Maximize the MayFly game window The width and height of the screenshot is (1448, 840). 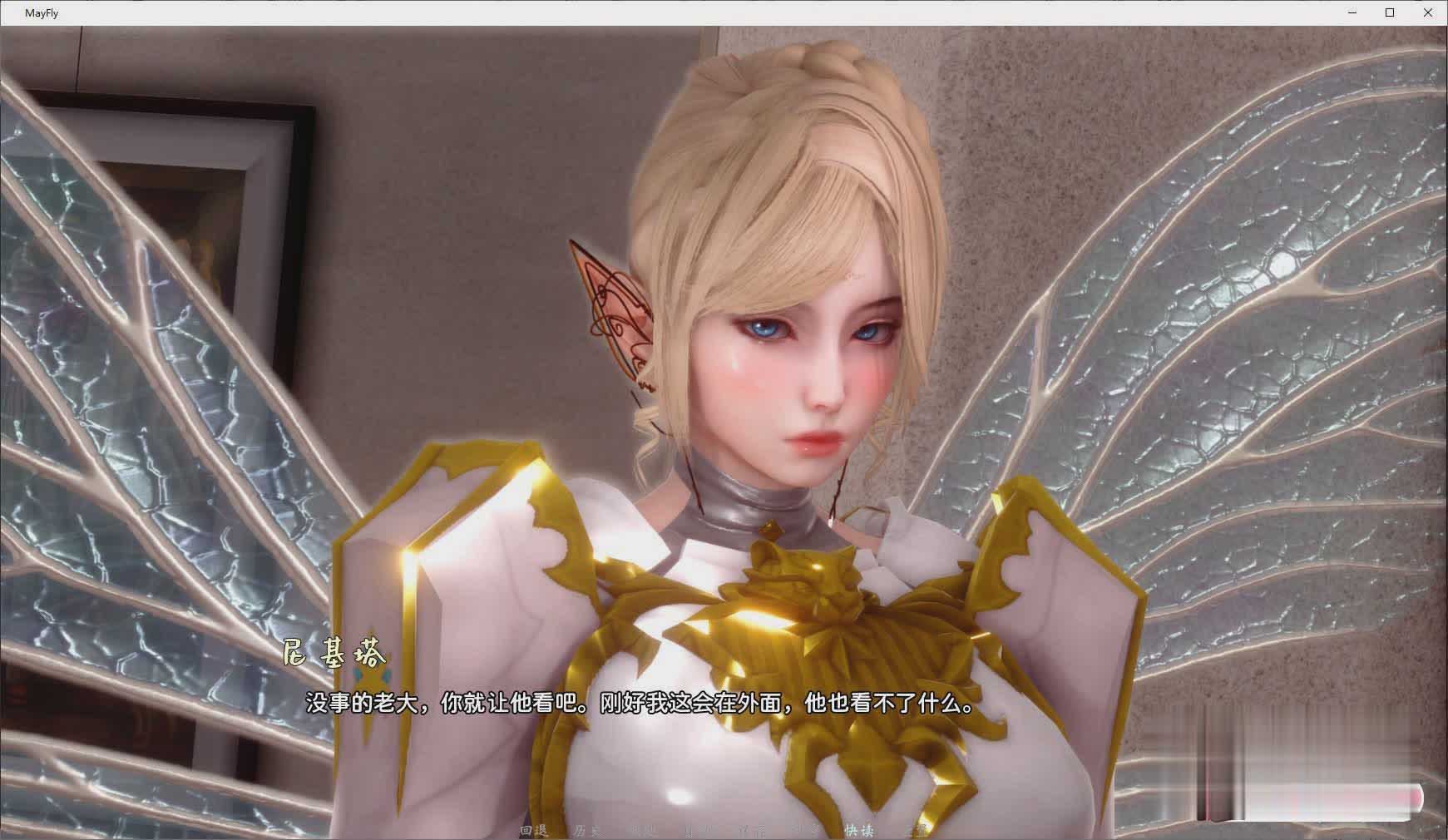pos(1390,12)
